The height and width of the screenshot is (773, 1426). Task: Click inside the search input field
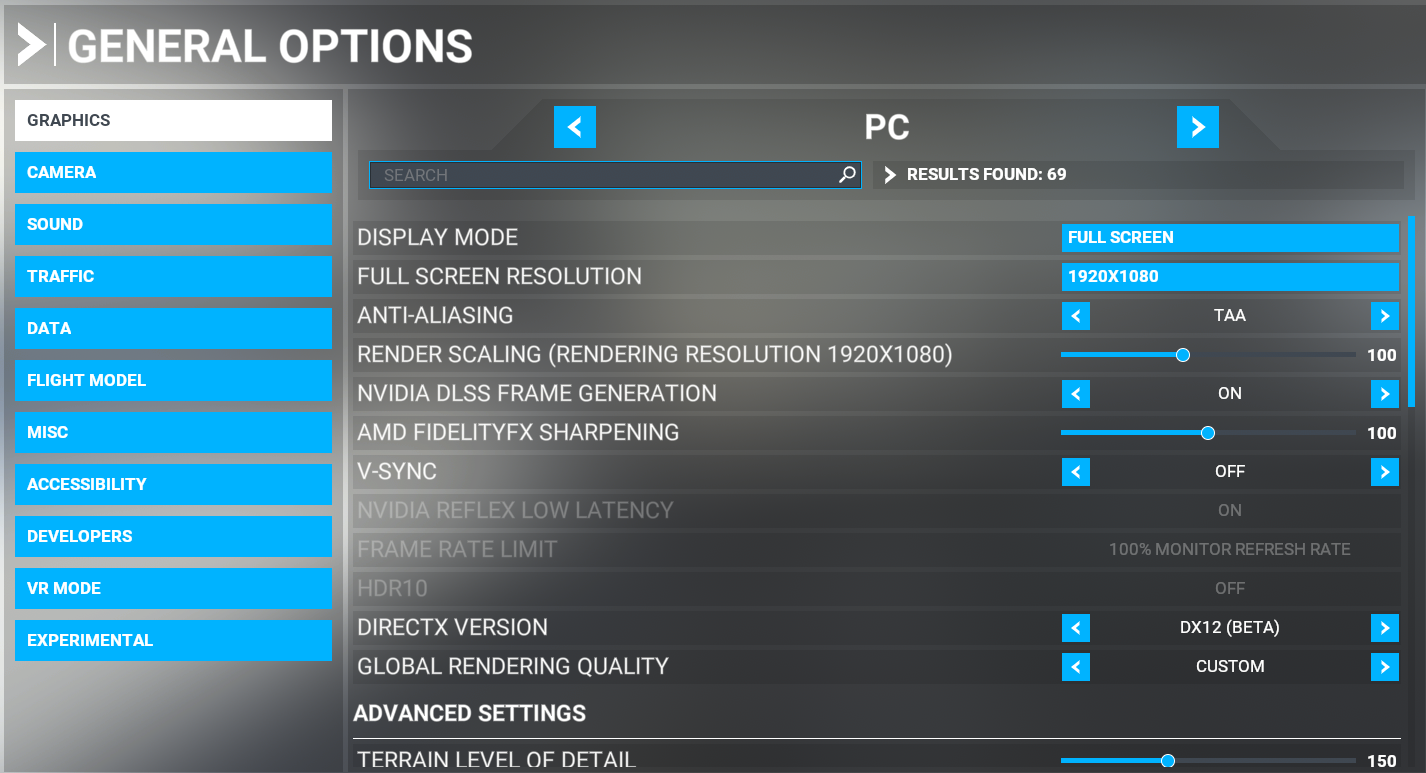[x=600, y=174]
